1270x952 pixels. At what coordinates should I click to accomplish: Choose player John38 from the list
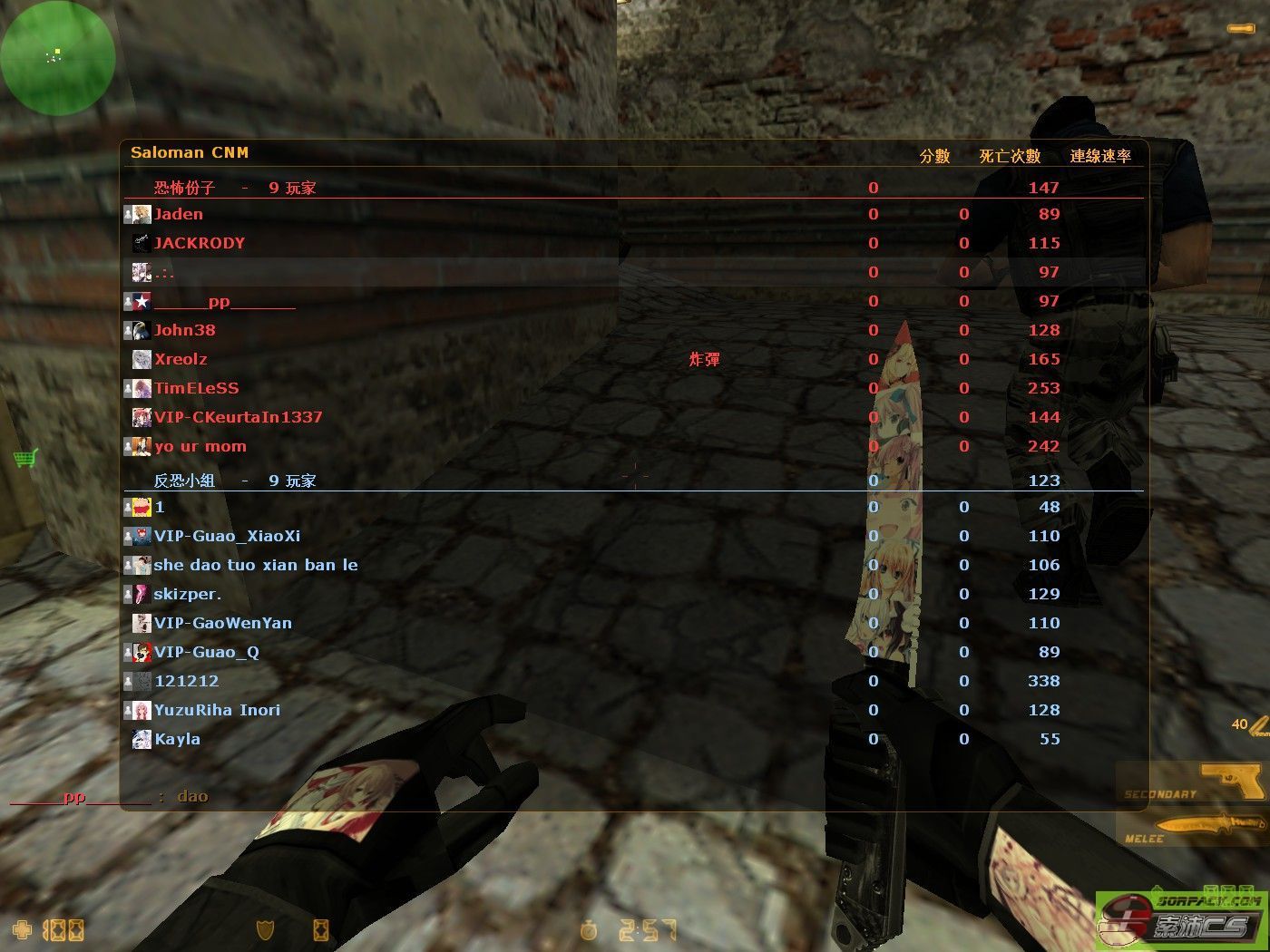coord(184,331)
